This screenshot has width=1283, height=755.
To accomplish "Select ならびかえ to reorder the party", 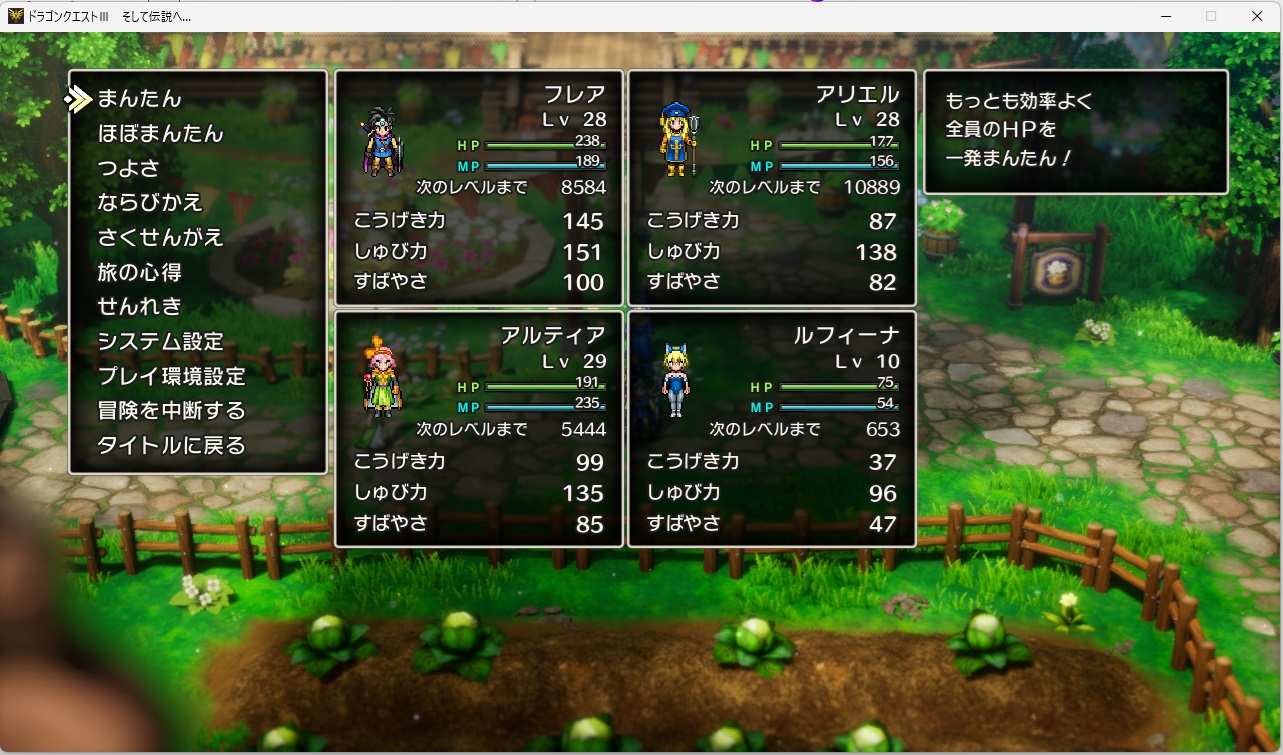I will (x=150, y=203).
